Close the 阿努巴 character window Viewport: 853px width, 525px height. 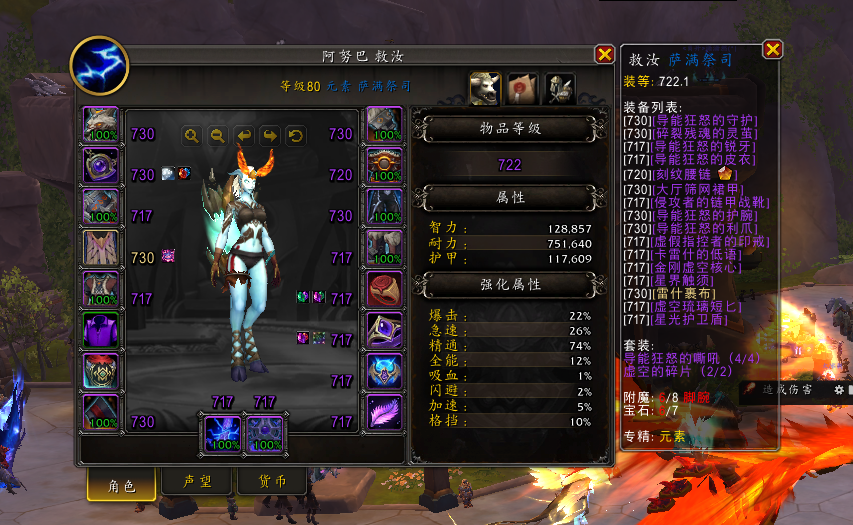604,54
